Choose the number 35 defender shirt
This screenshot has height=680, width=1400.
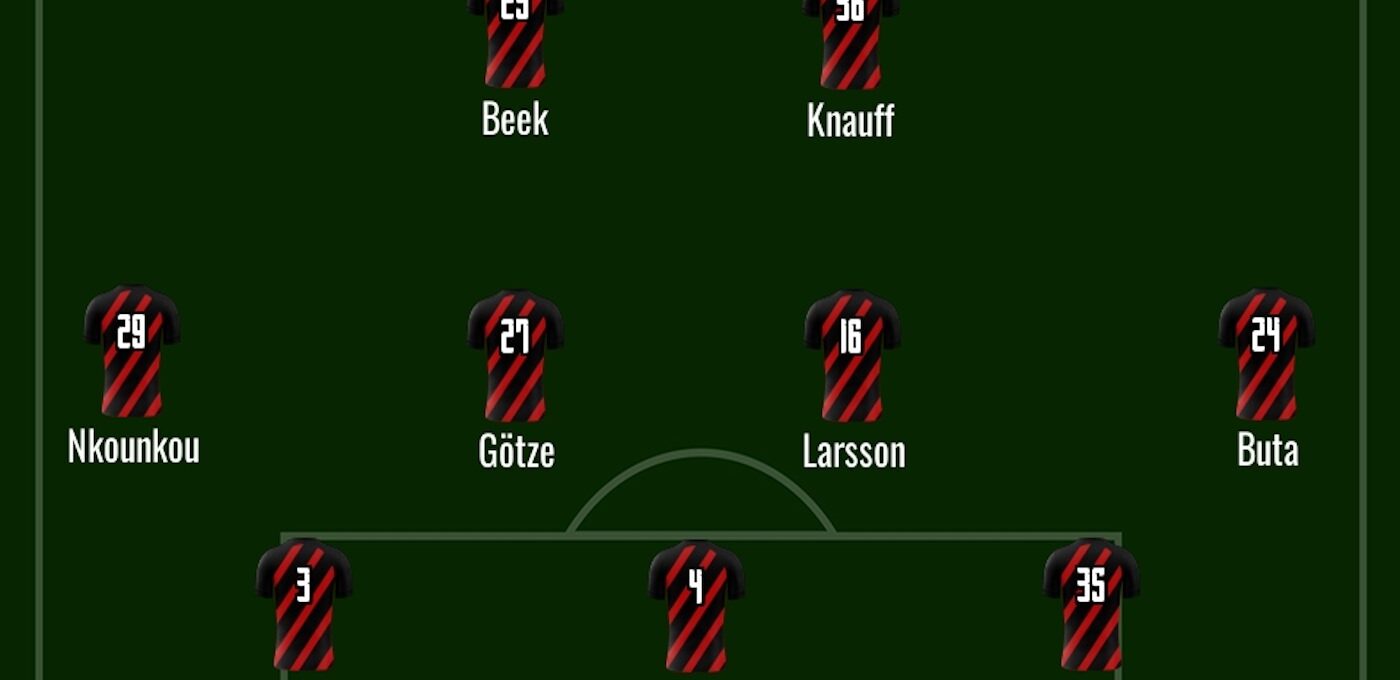pyautogui.click(x=1091, y=604)
